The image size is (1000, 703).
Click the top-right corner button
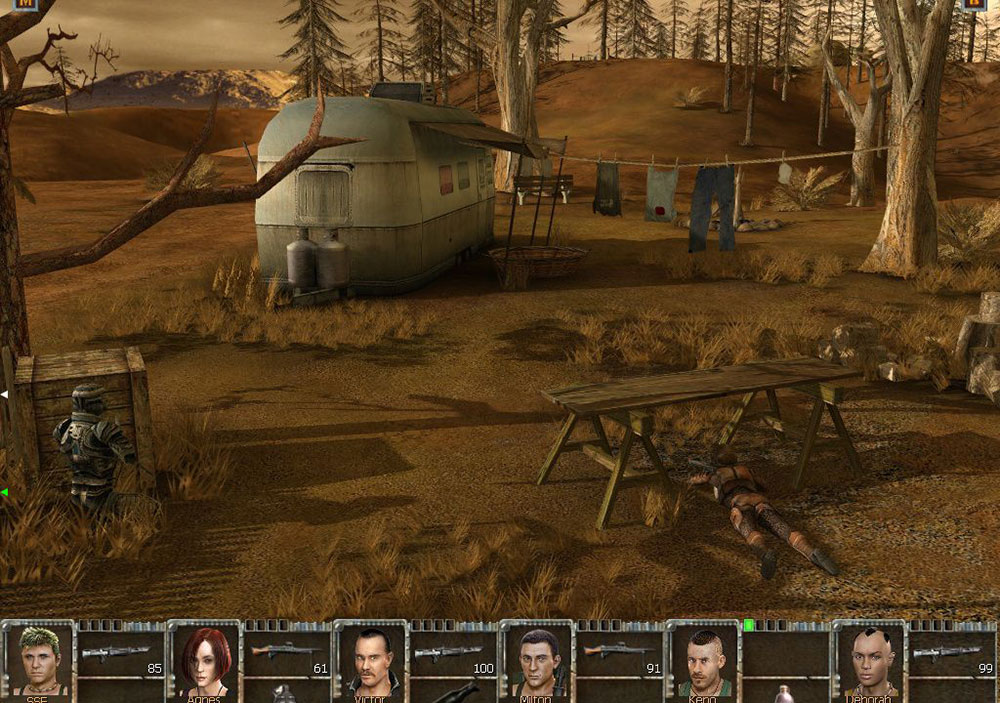[974, 4]
